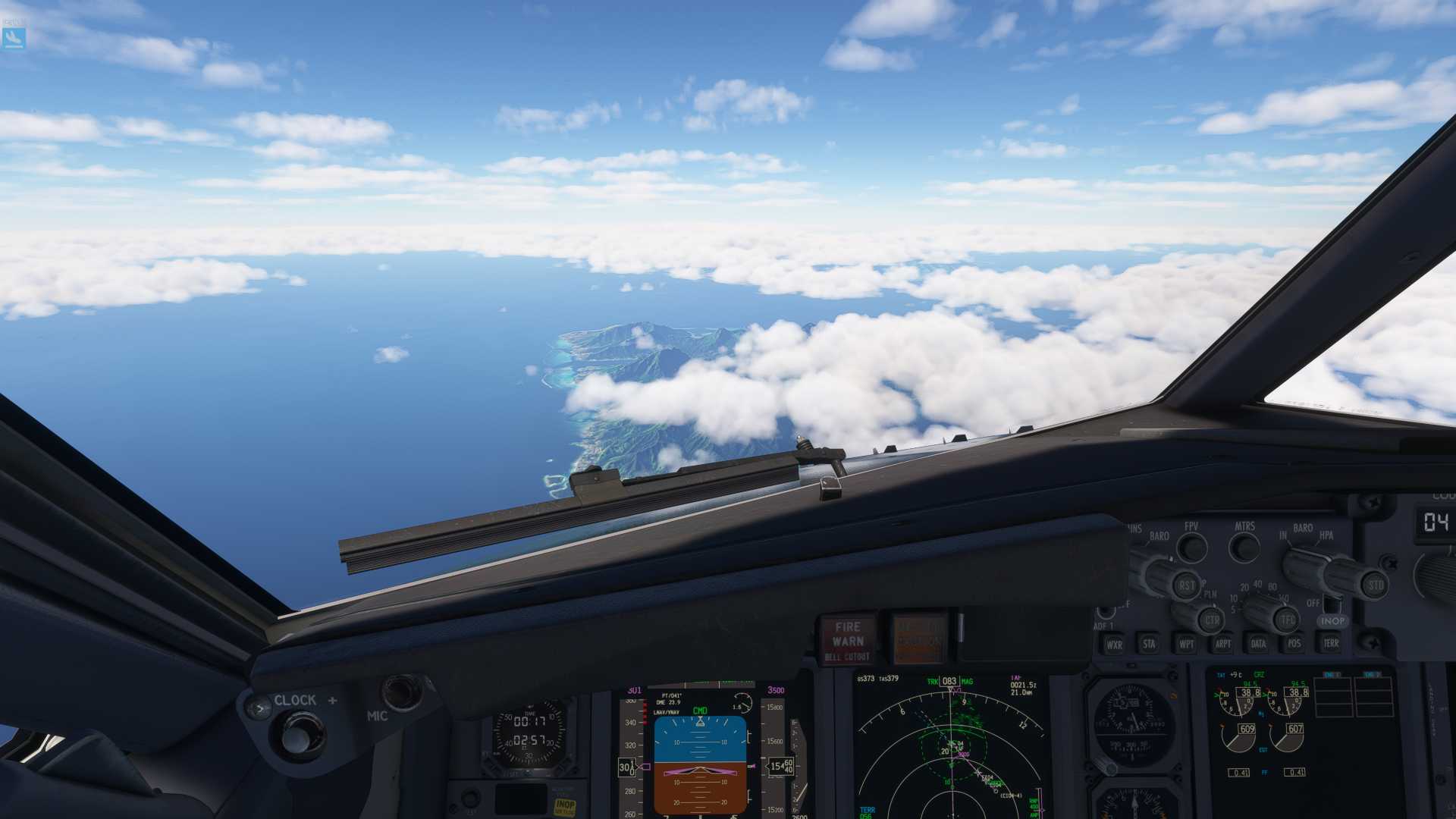Toggle the ARPT airports map button
Screen dimensions: 1456x819
pyautogui.click(x=1222, y=644)
